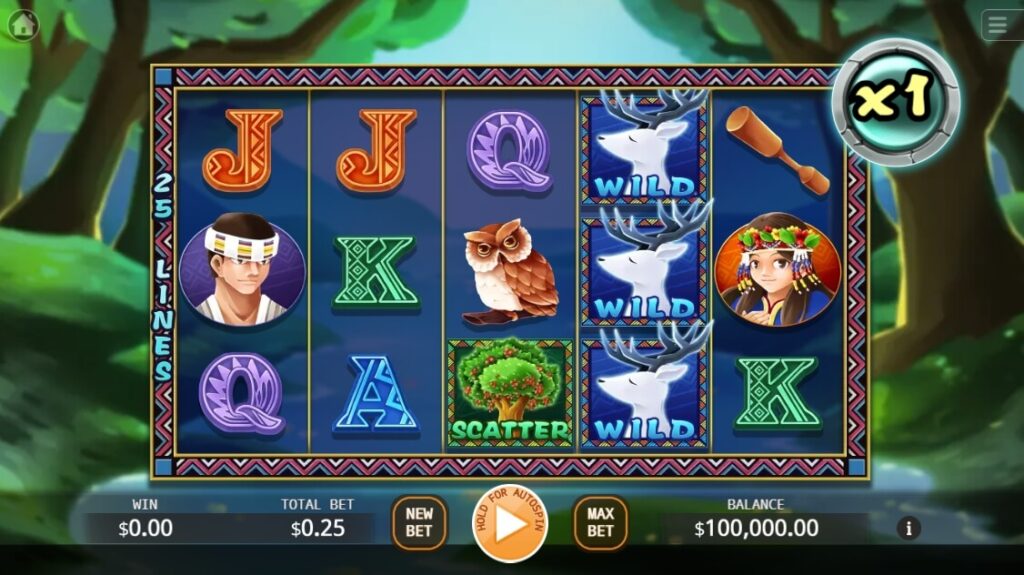Return to the home screen
Image resolution: width=1024 pixels, height=575 pixels.
(x=22, y=24)
